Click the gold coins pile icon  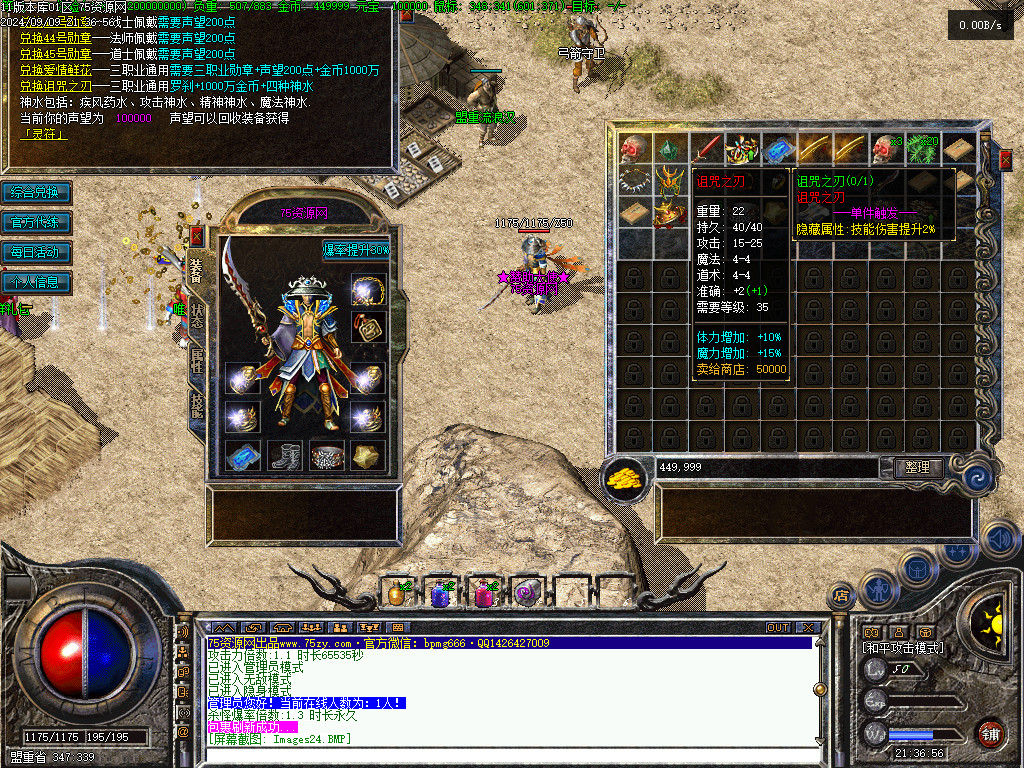coord(626,479)
